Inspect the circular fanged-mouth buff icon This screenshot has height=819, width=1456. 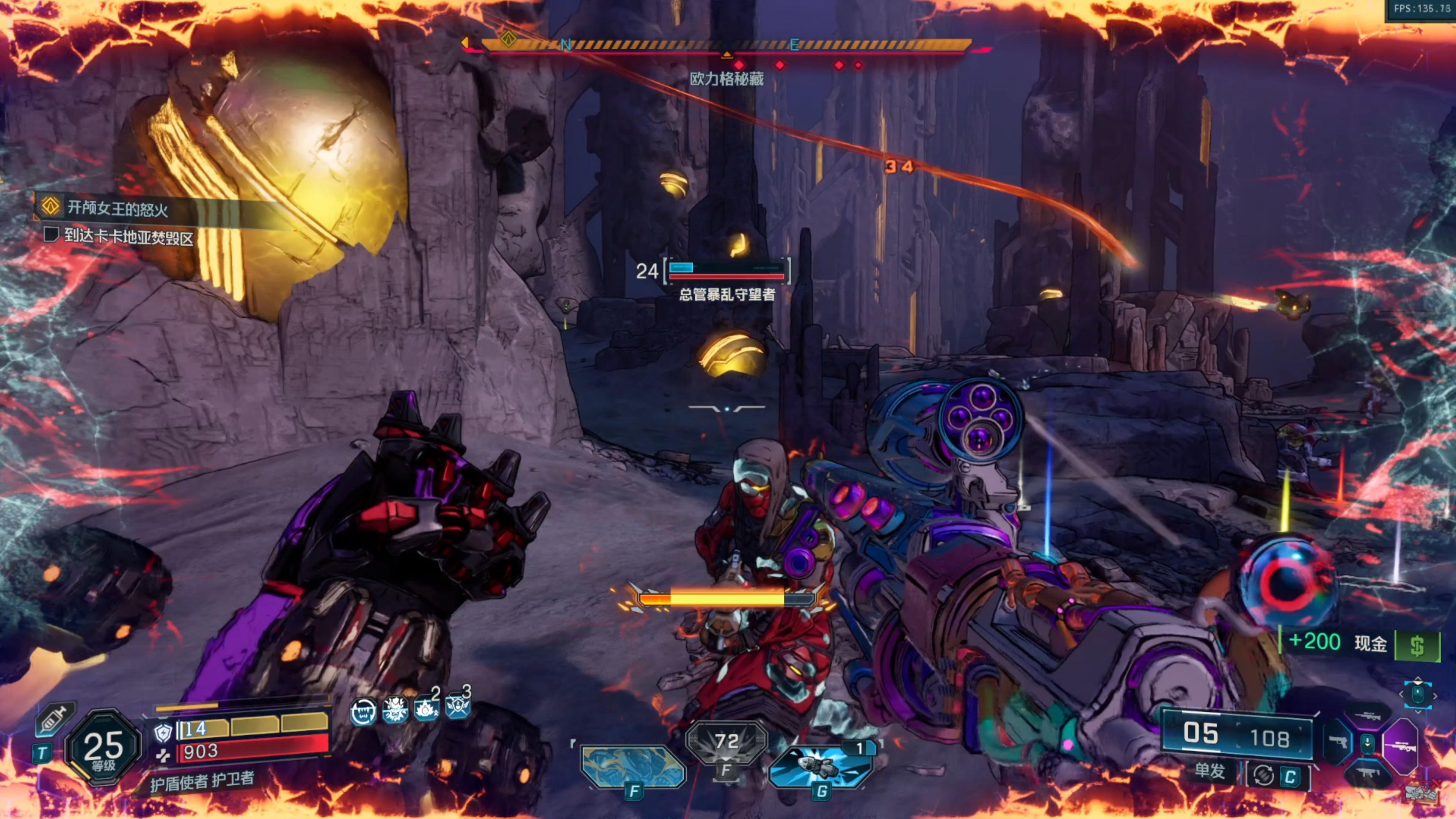click(364, 711)
